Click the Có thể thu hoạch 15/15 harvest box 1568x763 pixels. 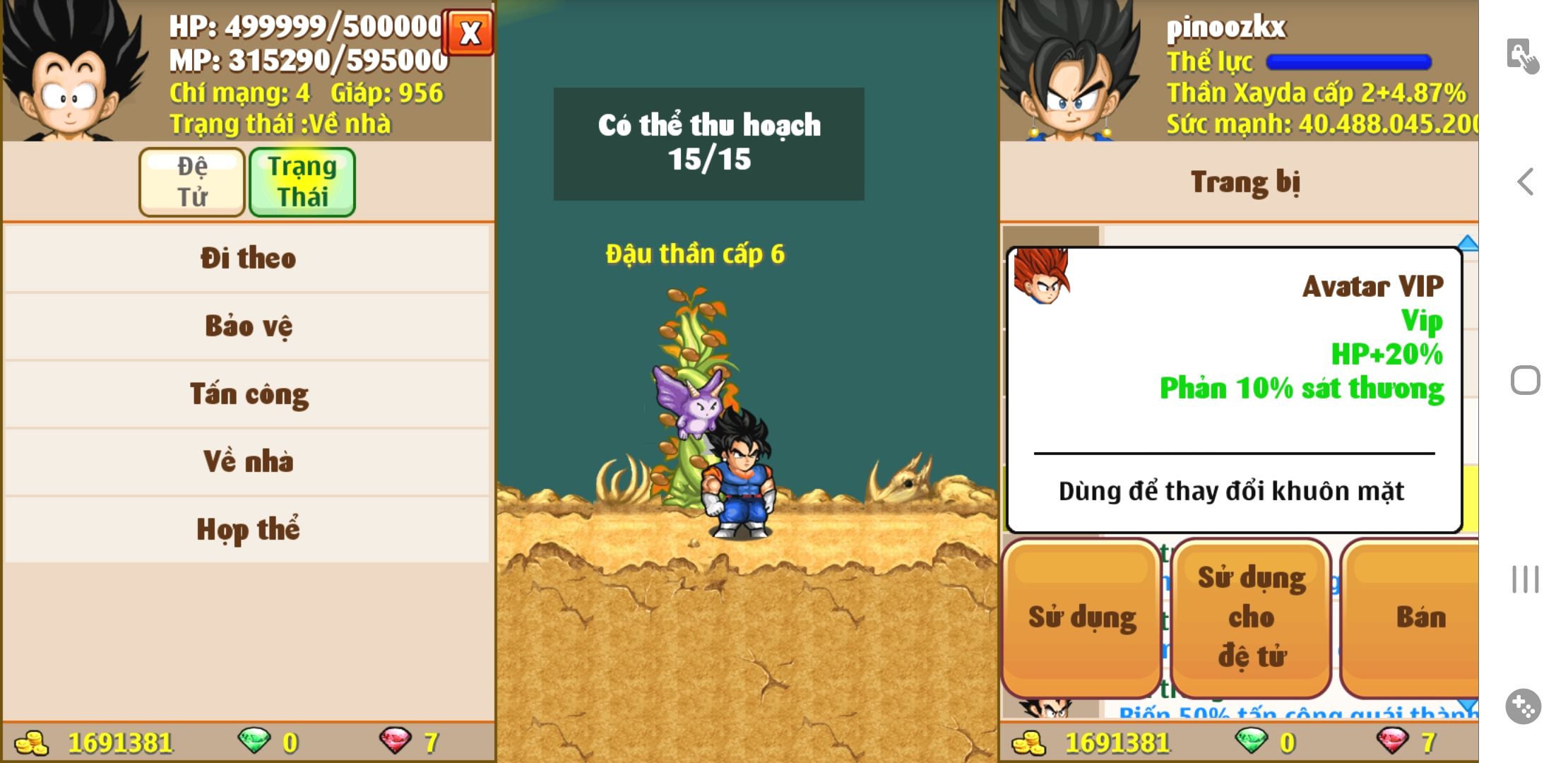coord(708,143)
